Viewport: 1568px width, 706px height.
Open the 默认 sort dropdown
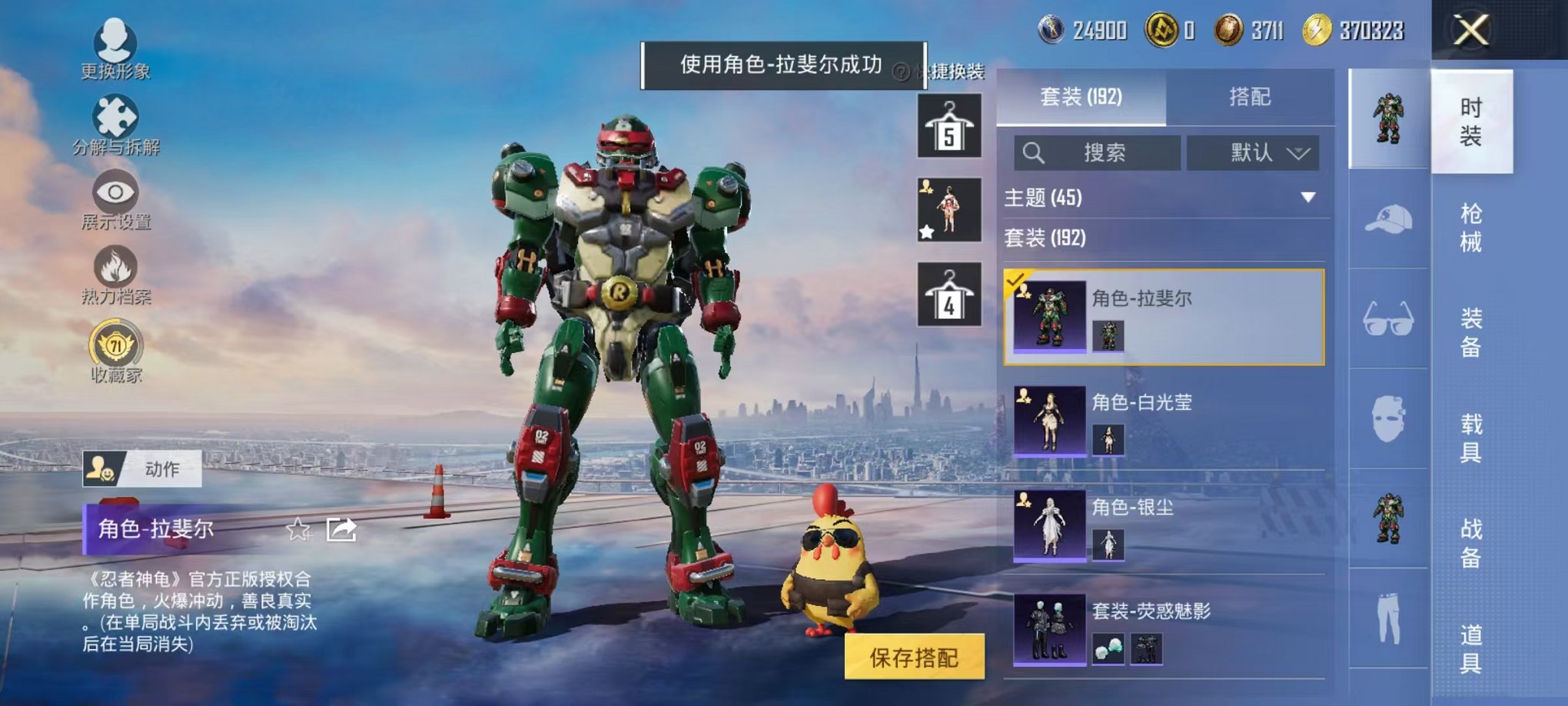[1254, 153]
